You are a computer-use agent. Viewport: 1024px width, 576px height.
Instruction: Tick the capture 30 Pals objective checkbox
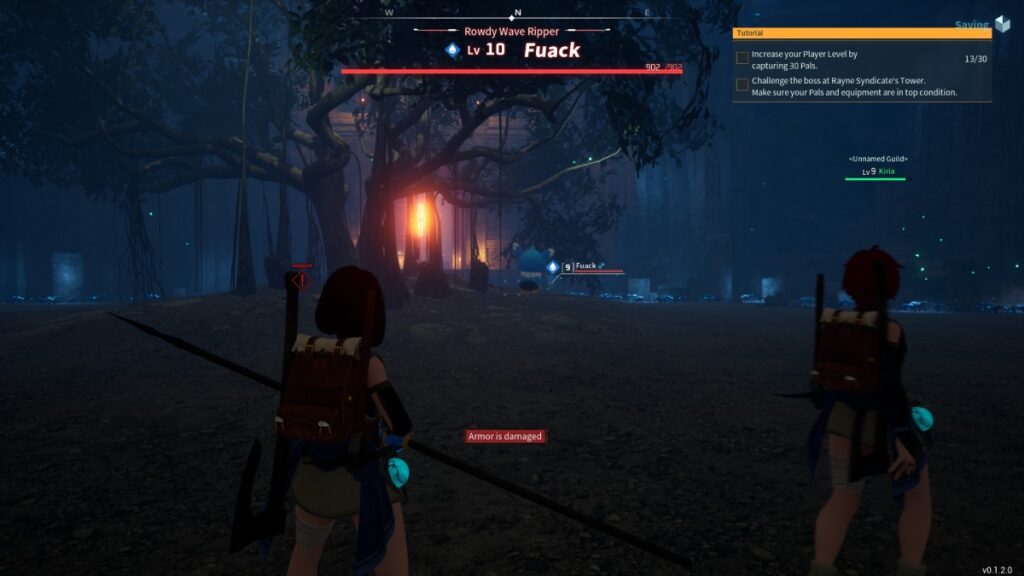(x=742, y=58)
